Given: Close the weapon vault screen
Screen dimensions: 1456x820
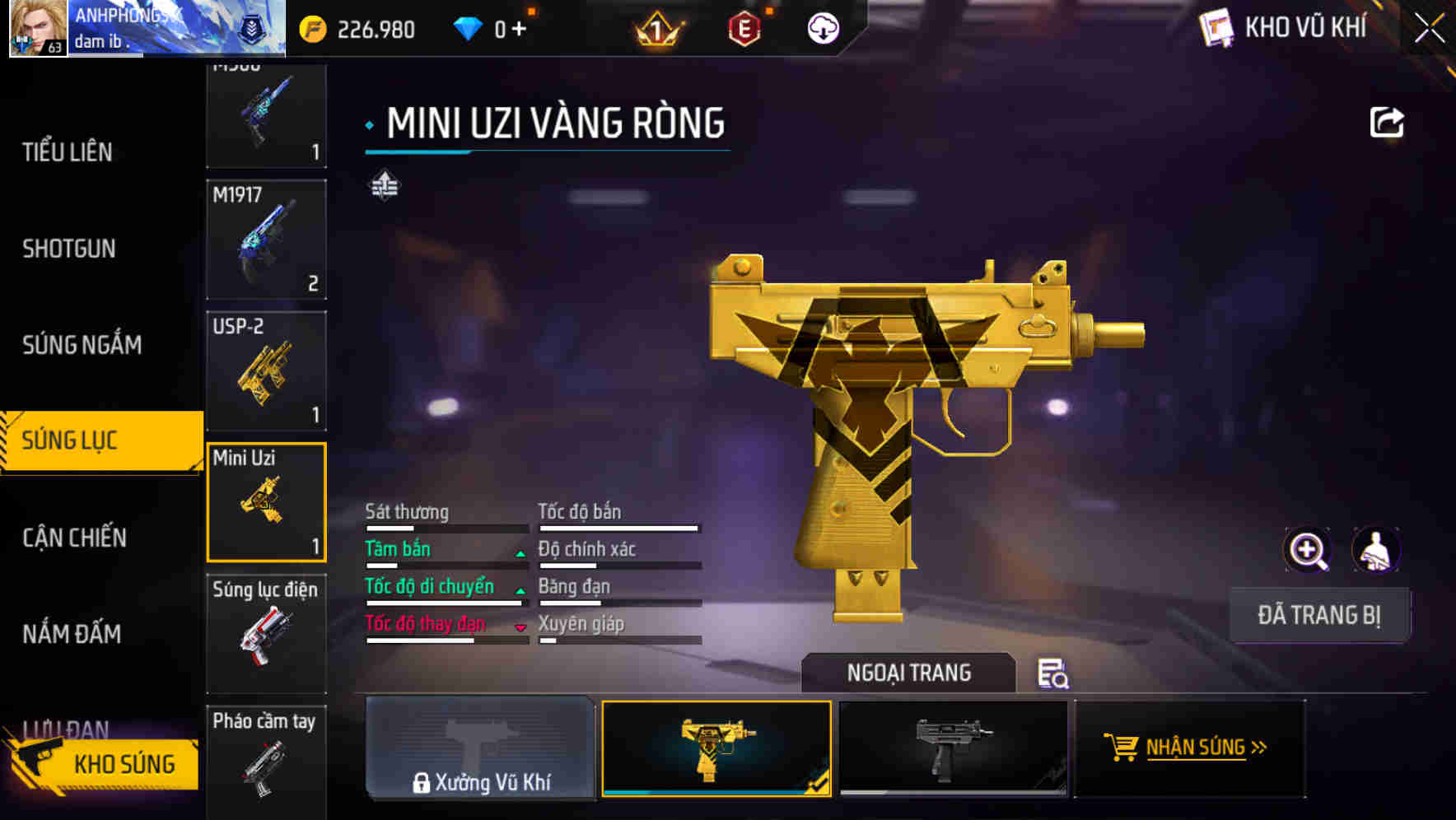Looking at the screenshot, I should click(1429, 28).
